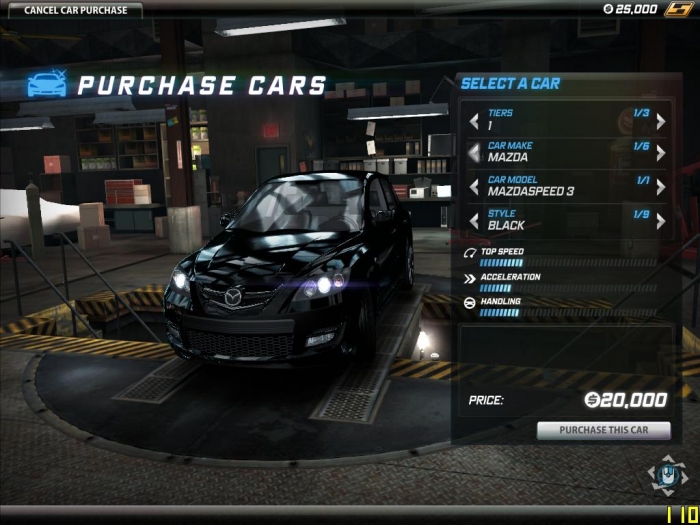
Task: Select next car make after Mazda
Action: [660, 154]
